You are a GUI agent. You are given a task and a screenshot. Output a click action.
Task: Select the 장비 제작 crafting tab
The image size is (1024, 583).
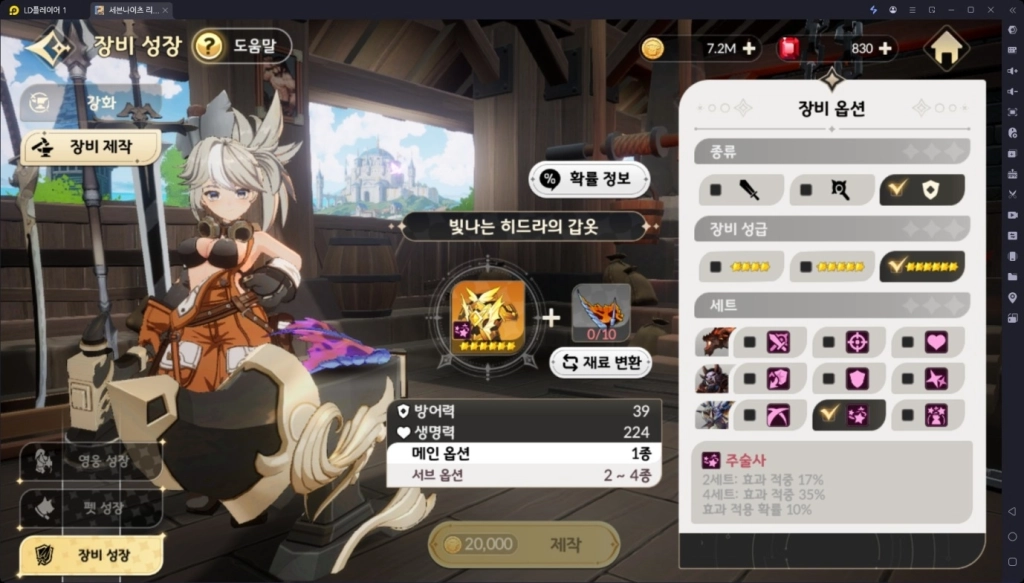click(x=91, y=147)
